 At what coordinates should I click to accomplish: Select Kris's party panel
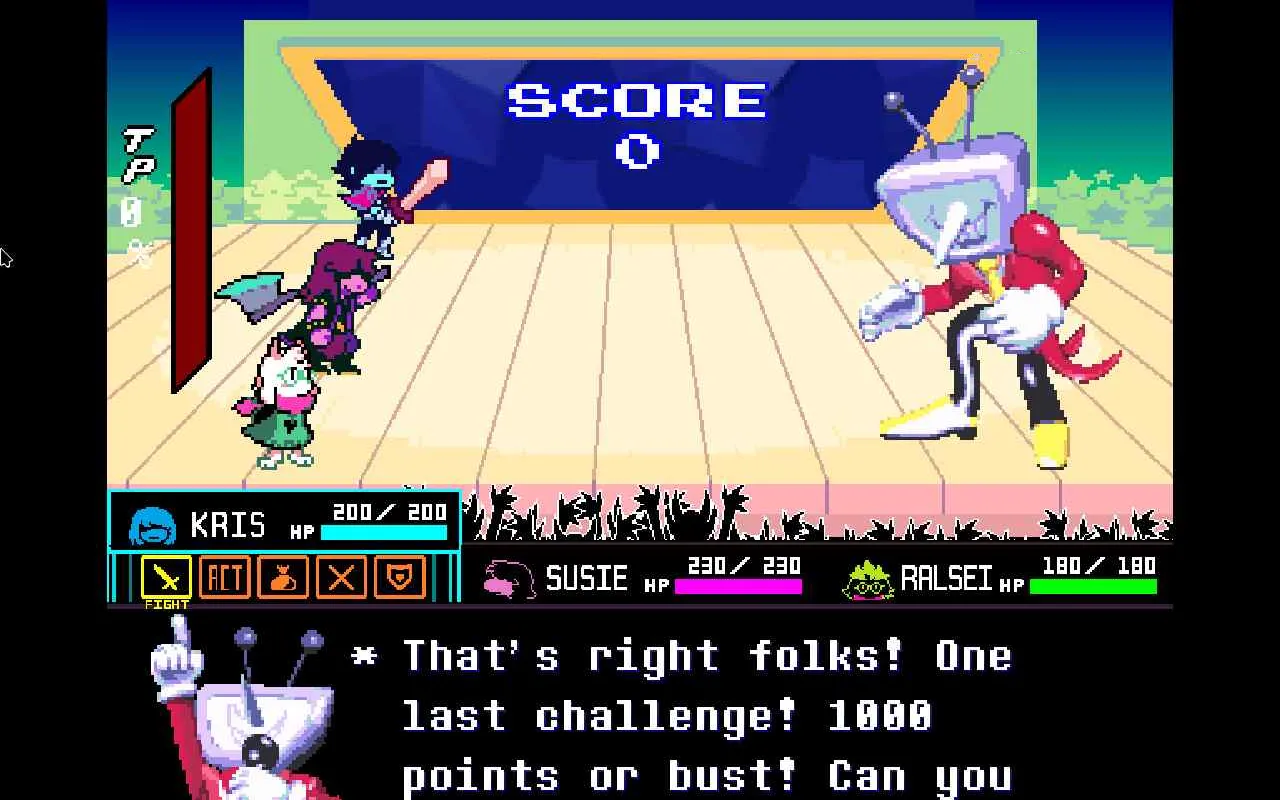285,522
